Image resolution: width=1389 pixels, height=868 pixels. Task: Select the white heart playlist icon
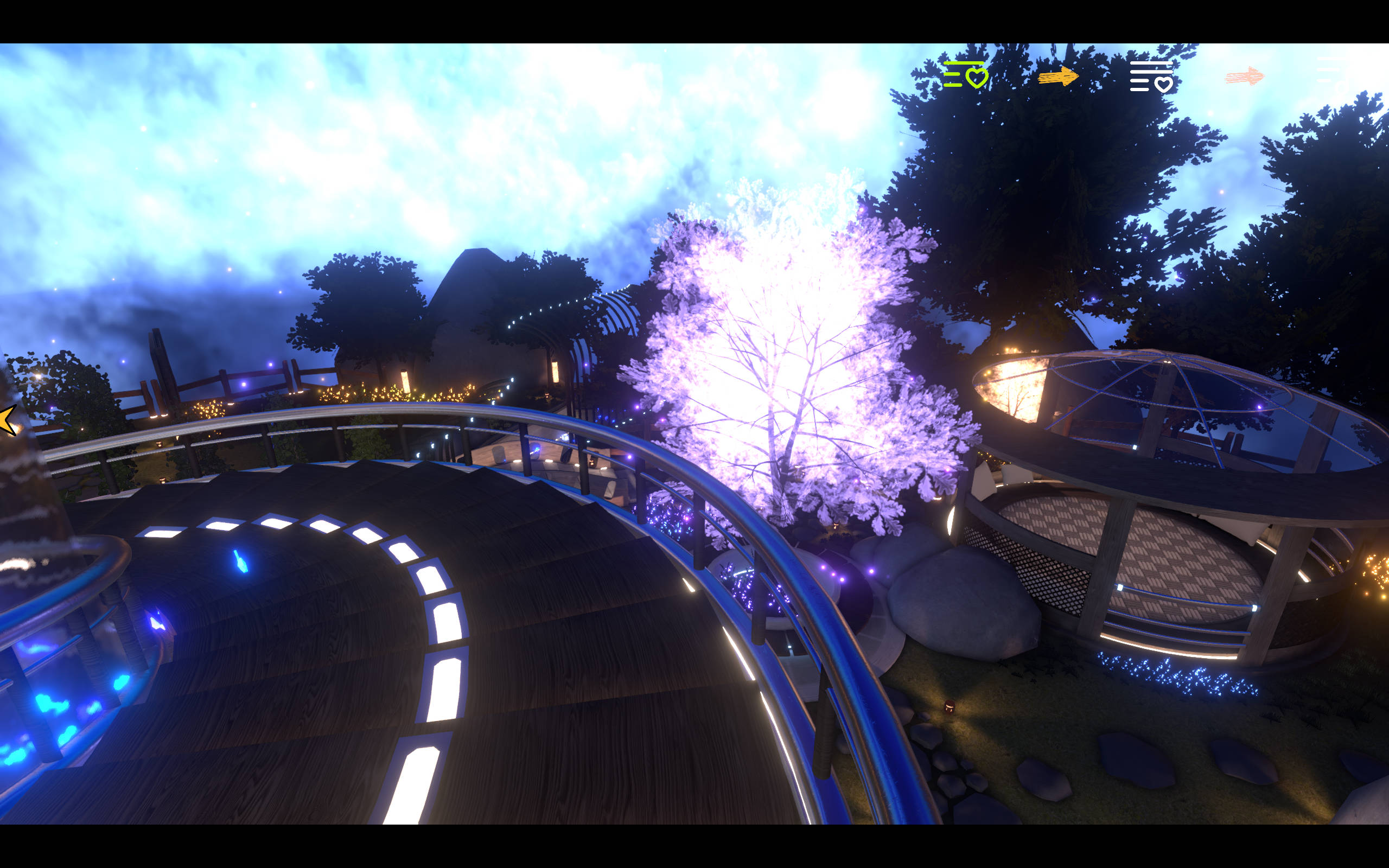coord(1151,77)
